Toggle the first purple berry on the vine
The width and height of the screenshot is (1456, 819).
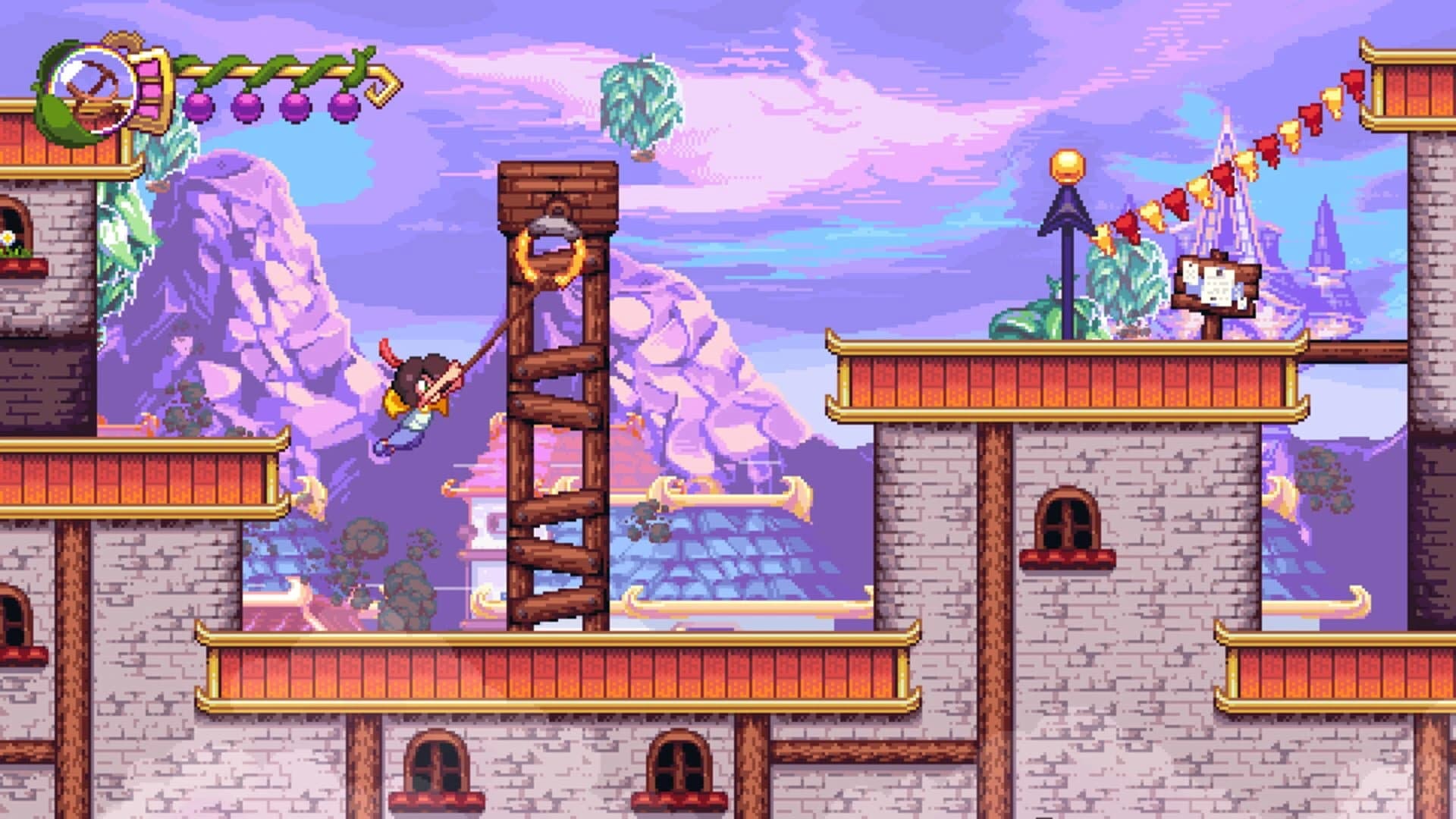(x=200, y=107)
